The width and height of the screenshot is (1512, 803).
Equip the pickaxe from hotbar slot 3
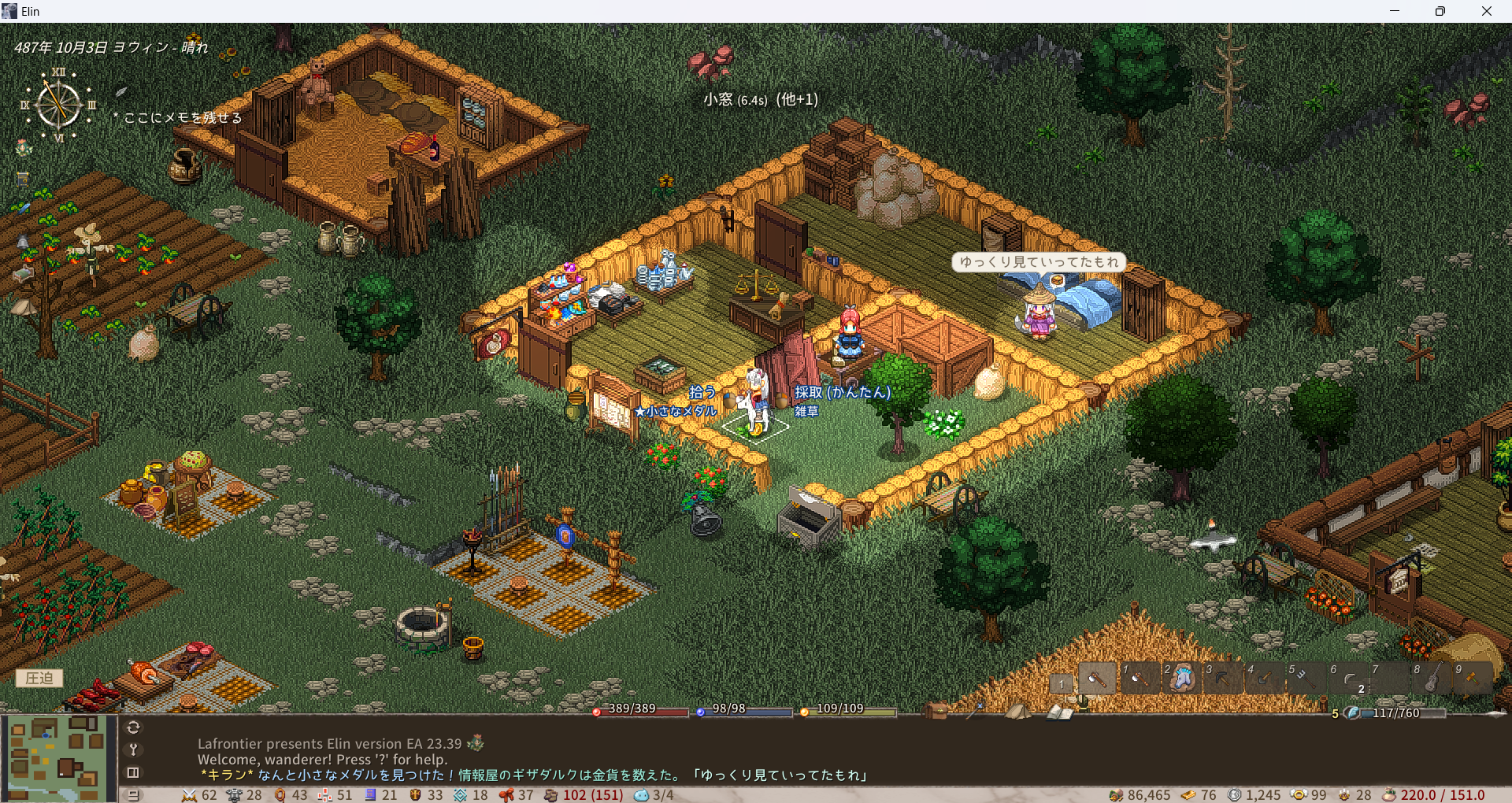pos(1223,678)
